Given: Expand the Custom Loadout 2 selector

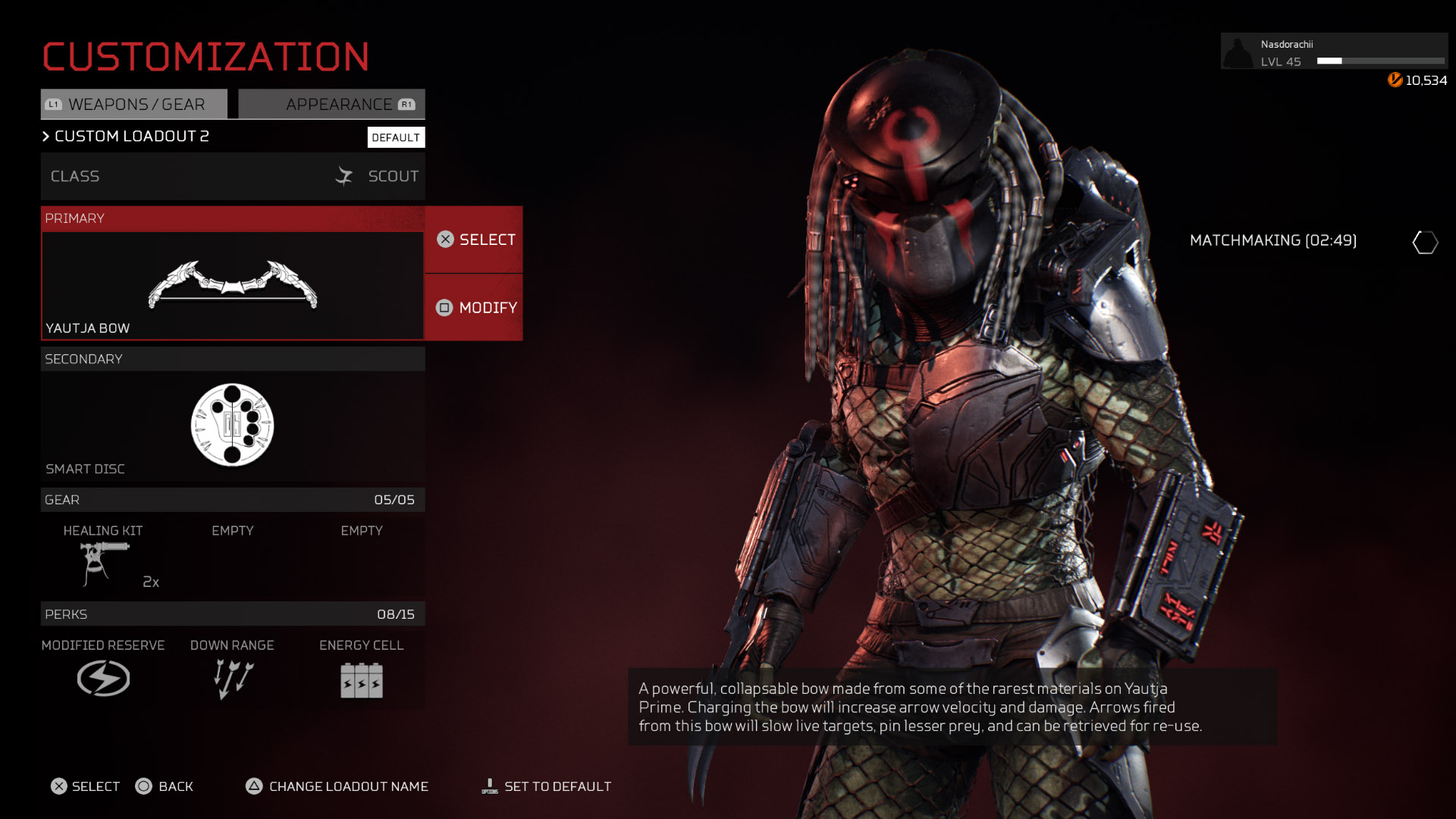Looking at the screenshot, I should coord(125,136).
